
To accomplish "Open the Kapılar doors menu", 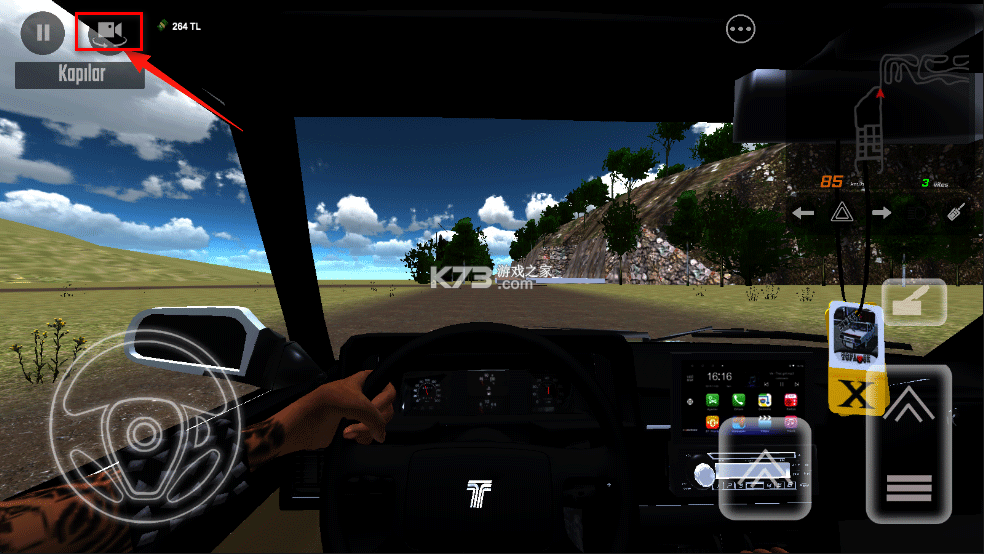I will pos(79,73).
